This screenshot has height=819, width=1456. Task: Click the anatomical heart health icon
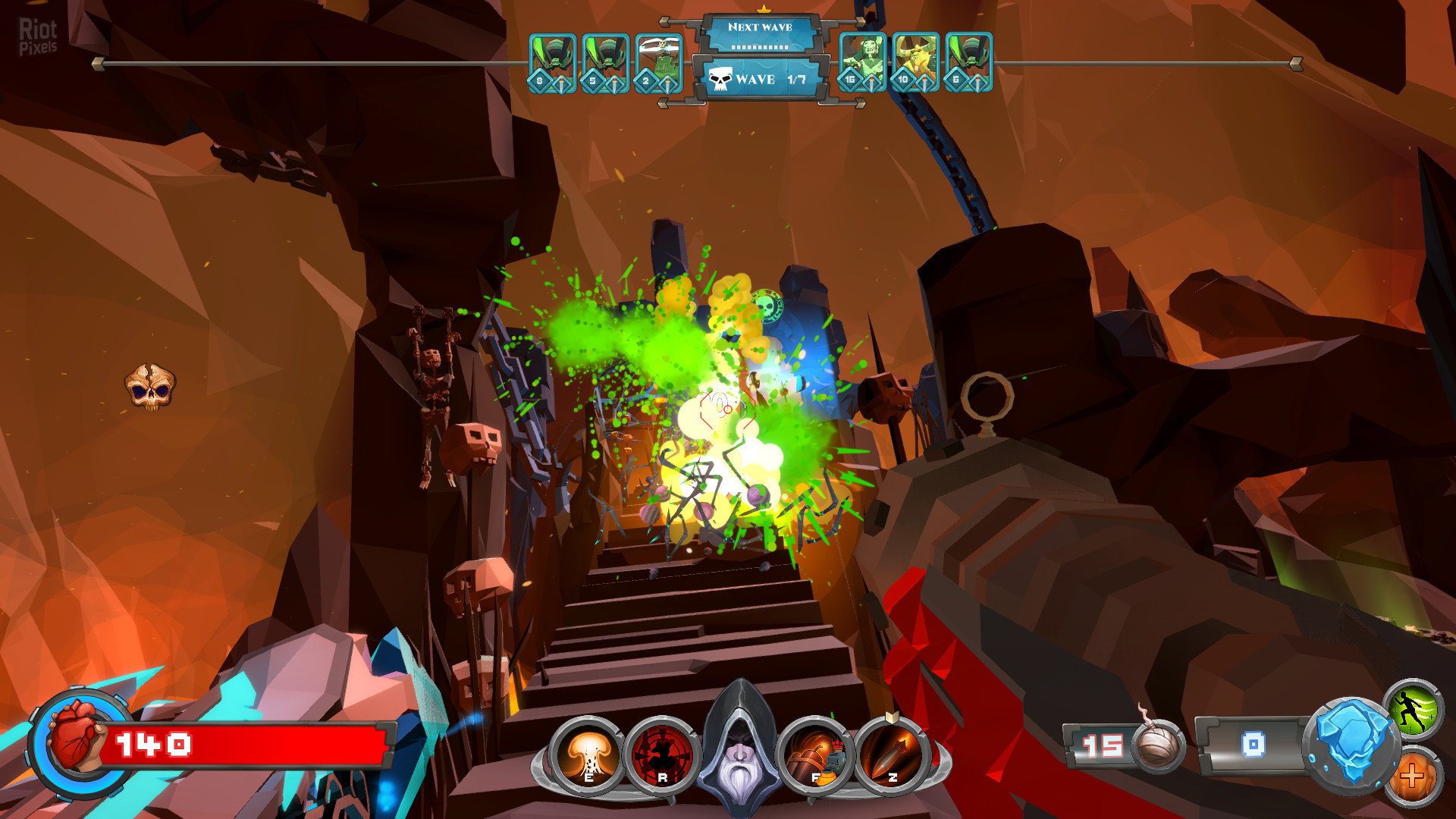click(74, 736)
